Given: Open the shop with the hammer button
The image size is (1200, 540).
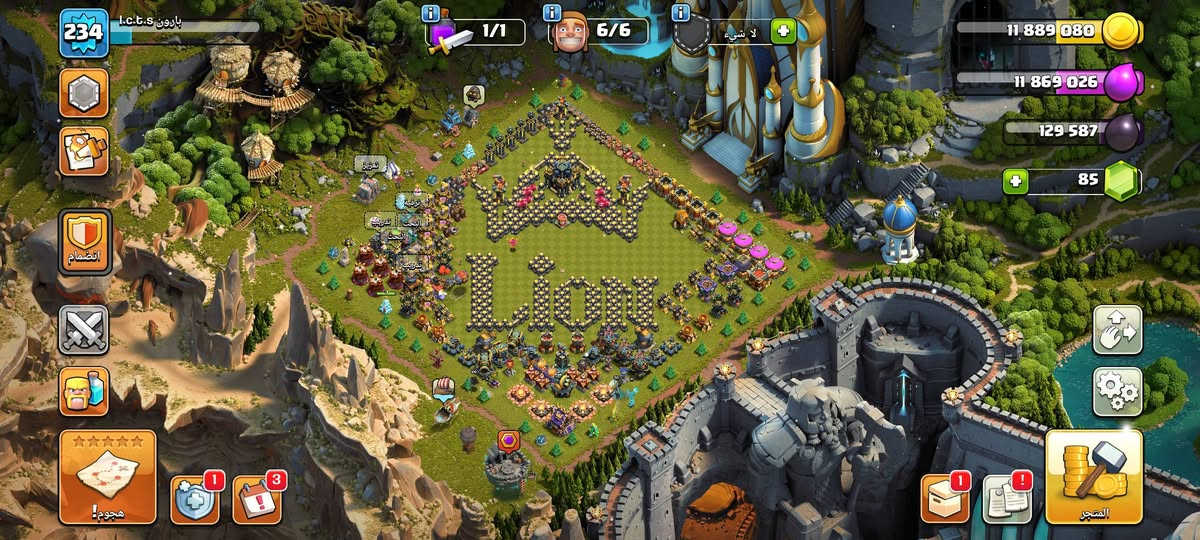Looking at the screenshot, I should click(x=1094, y=476).
